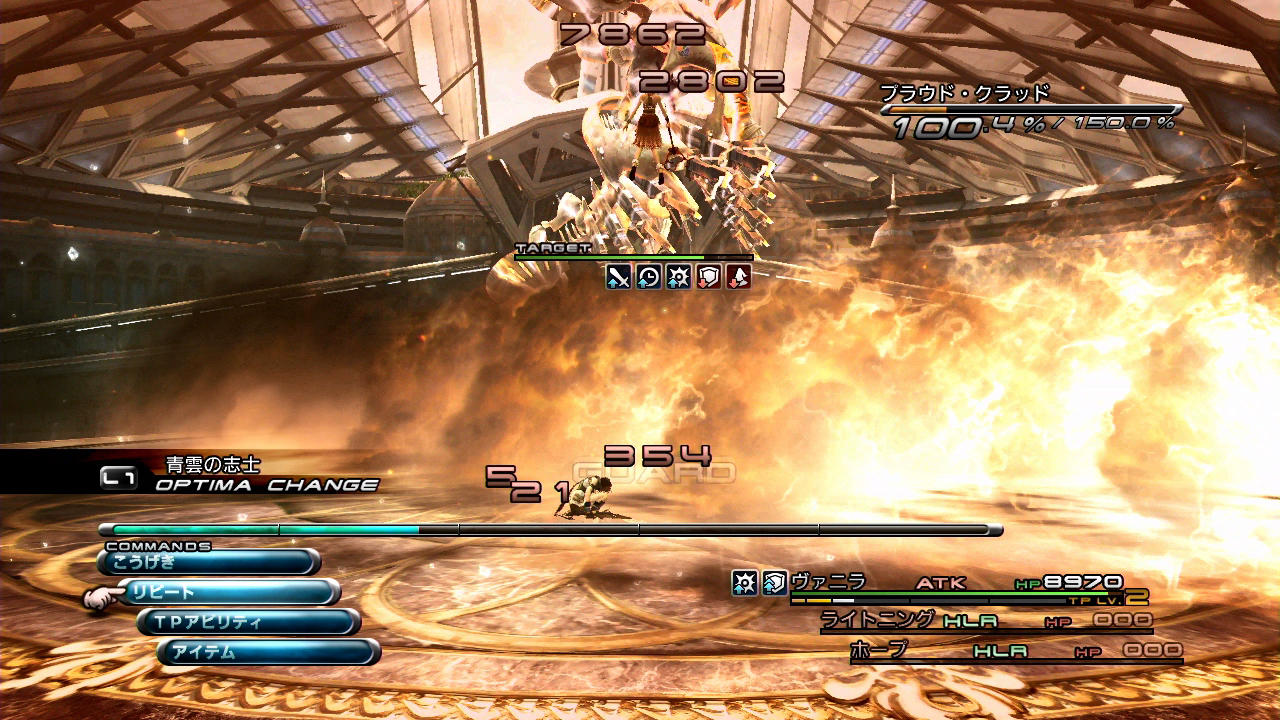Screen dimensions: 1280x720
Task: Select party member ライトニング
Action: pyautogui.click(x=877, y=620)
